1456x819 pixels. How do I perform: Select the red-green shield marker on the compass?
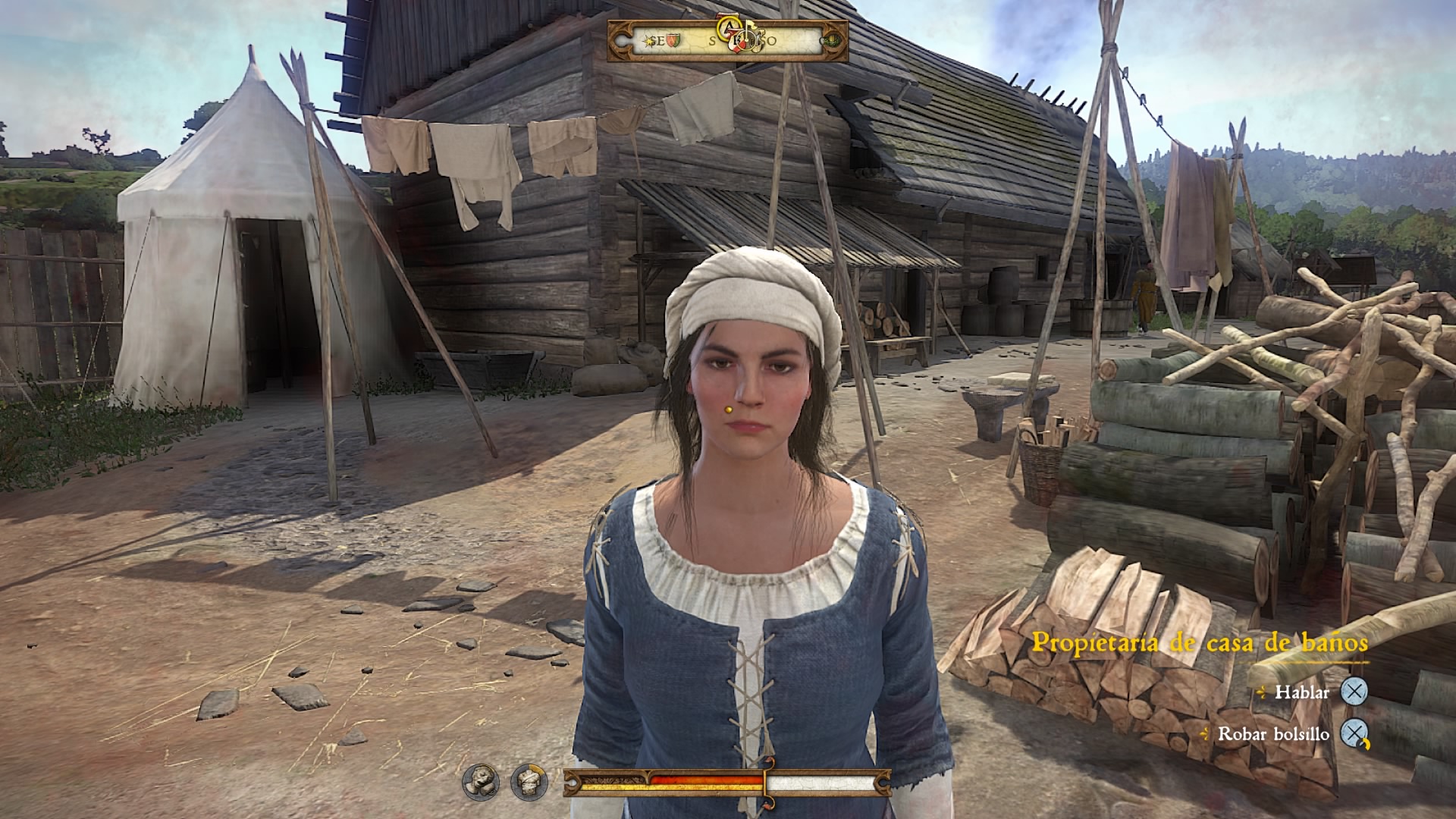coord(674,40)
